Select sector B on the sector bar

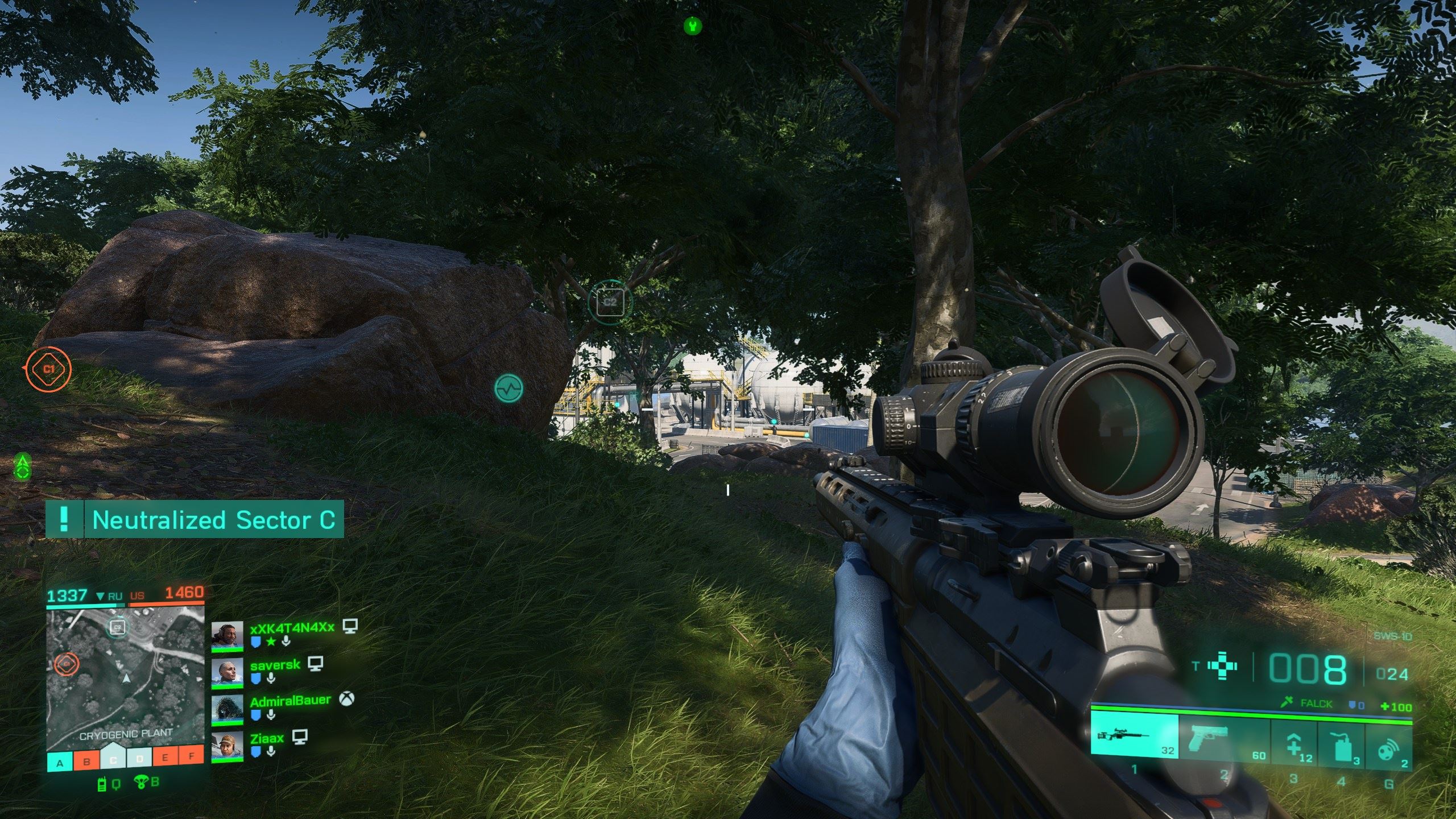point(86,762)
